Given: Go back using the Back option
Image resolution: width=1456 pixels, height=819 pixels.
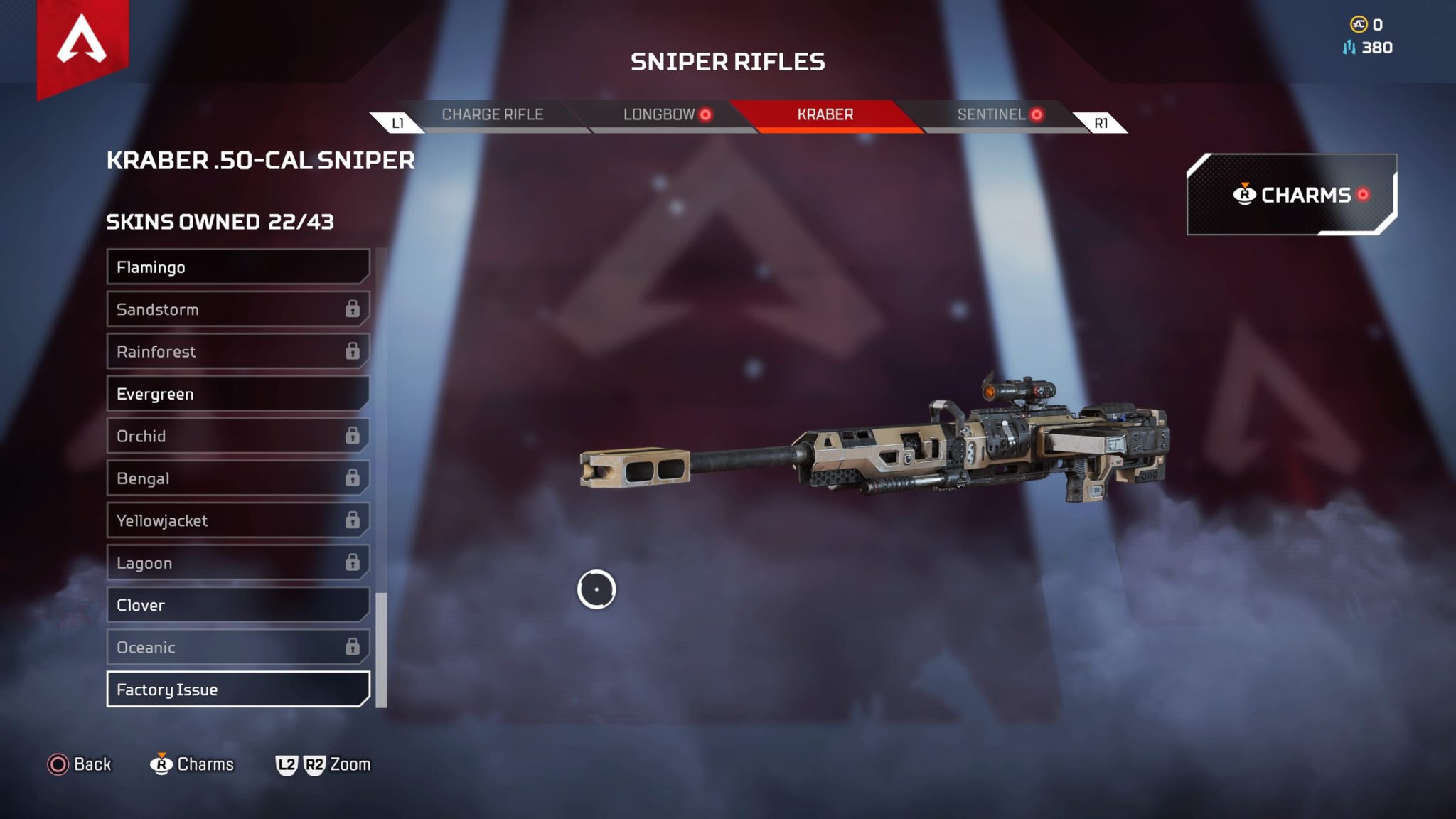Looking at the screenshot, I should (80, 764).
